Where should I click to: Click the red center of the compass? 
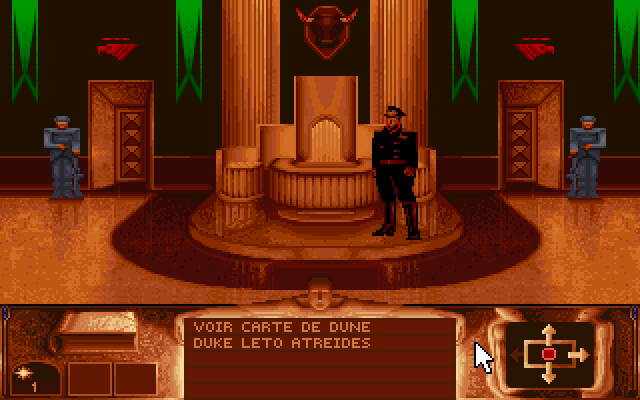(x=548, y=354)
